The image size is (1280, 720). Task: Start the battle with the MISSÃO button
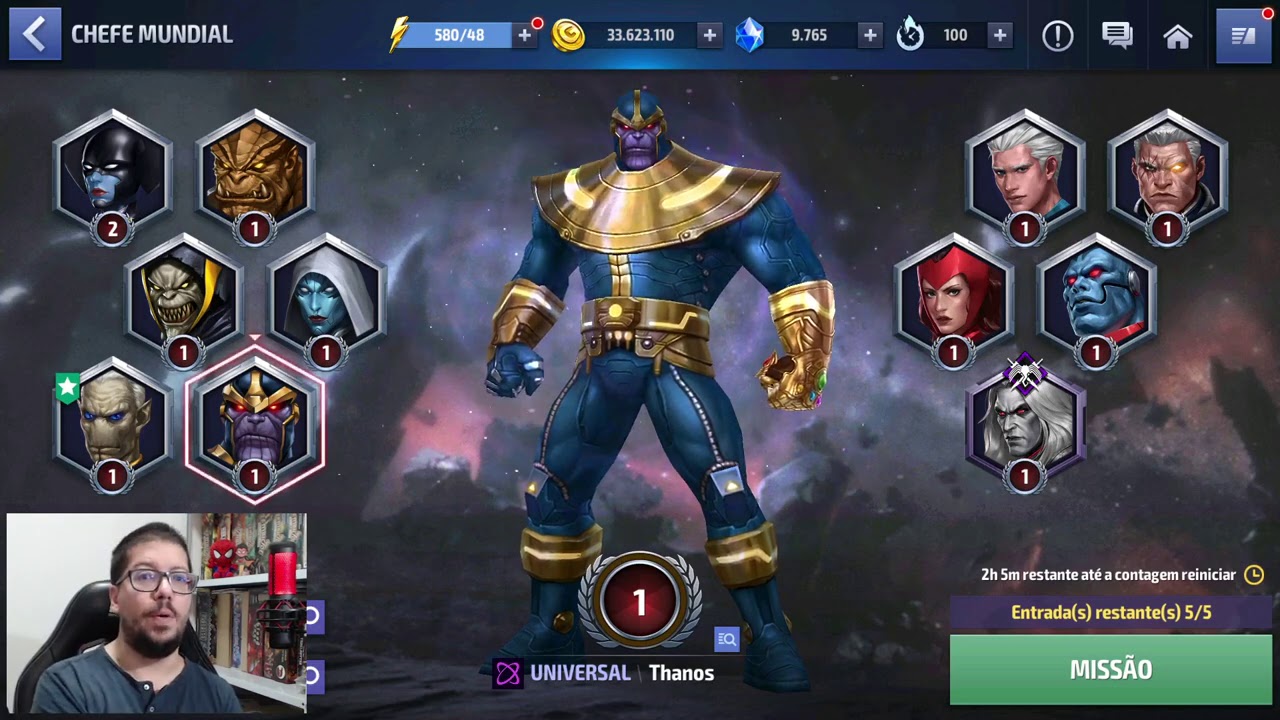pos(1110,669)
